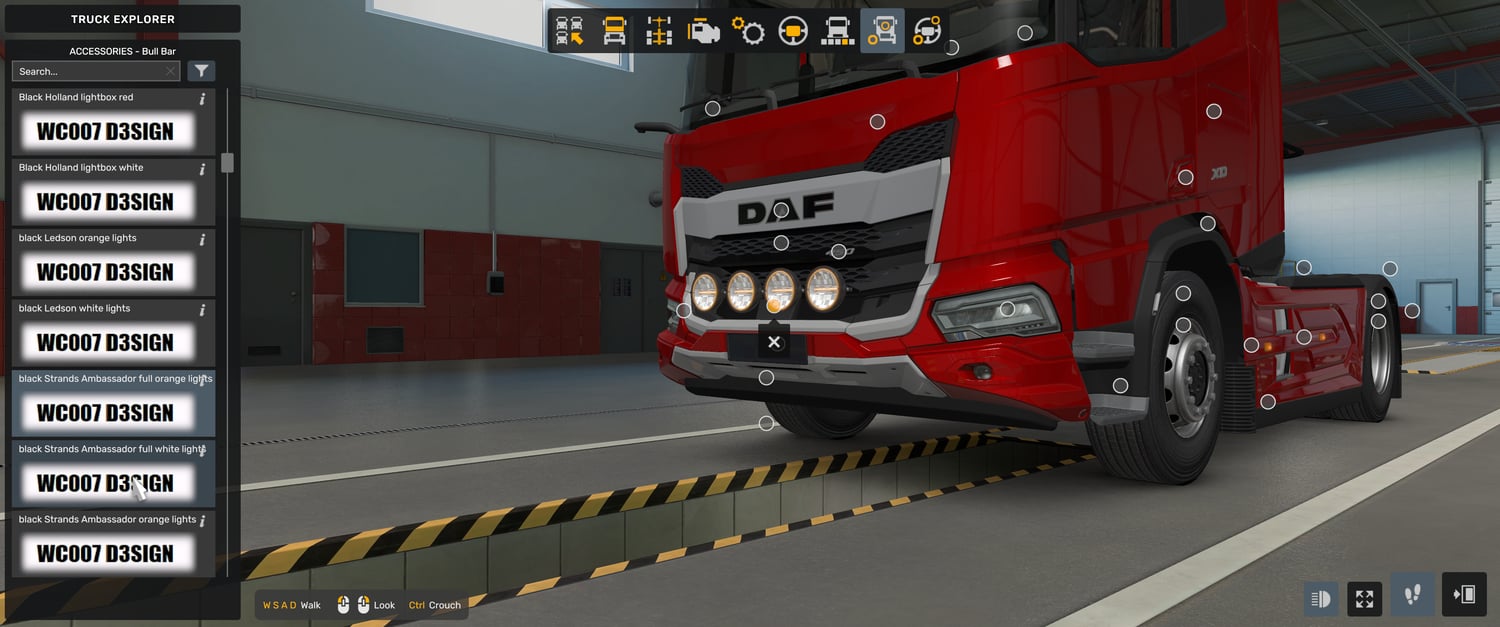Select black Ledson white lights bull bar
This screenshot has width=1500, height=627.
(x=105, y=342)
